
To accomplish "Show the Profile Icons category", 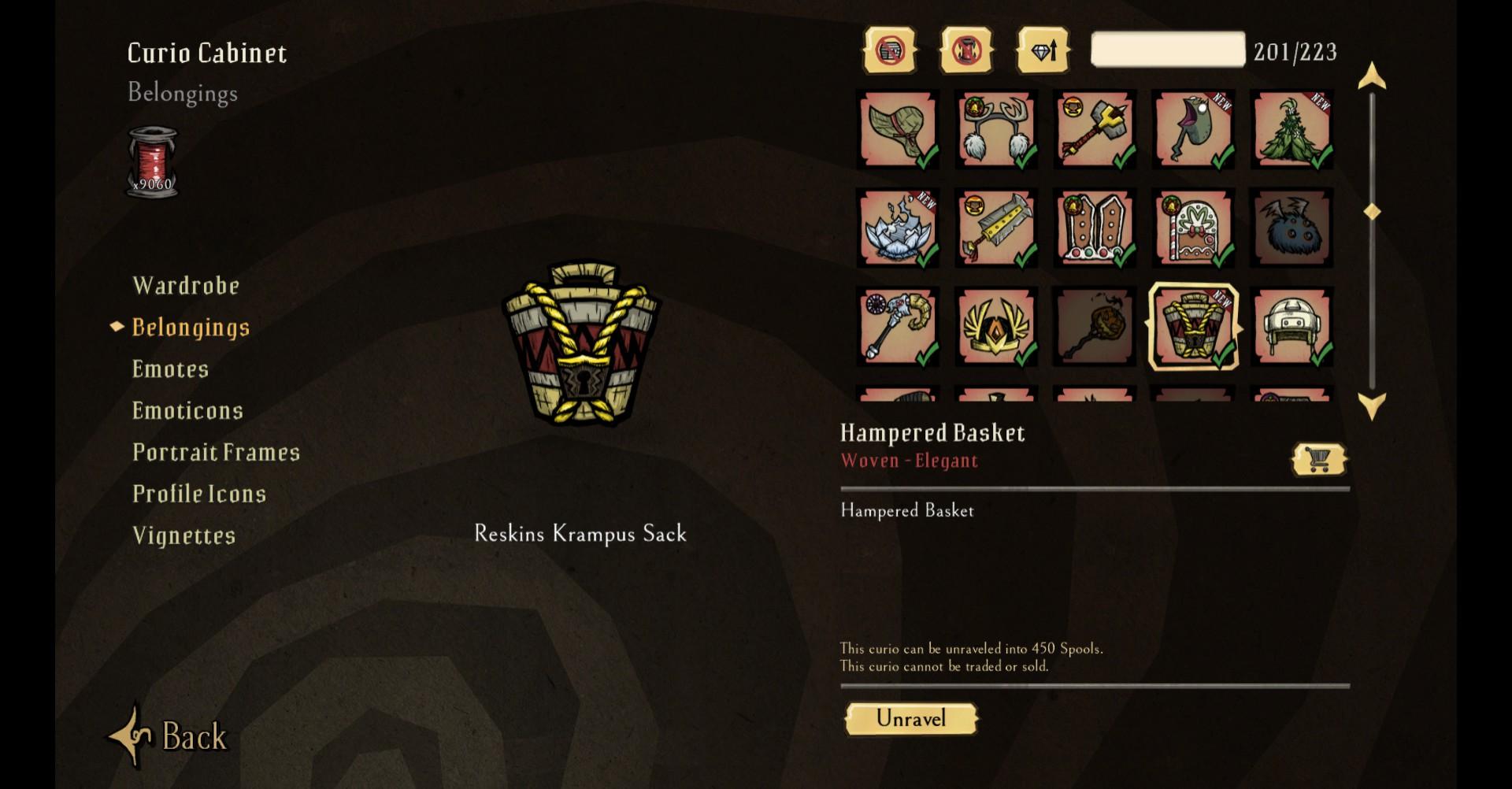I will point(199,494).
